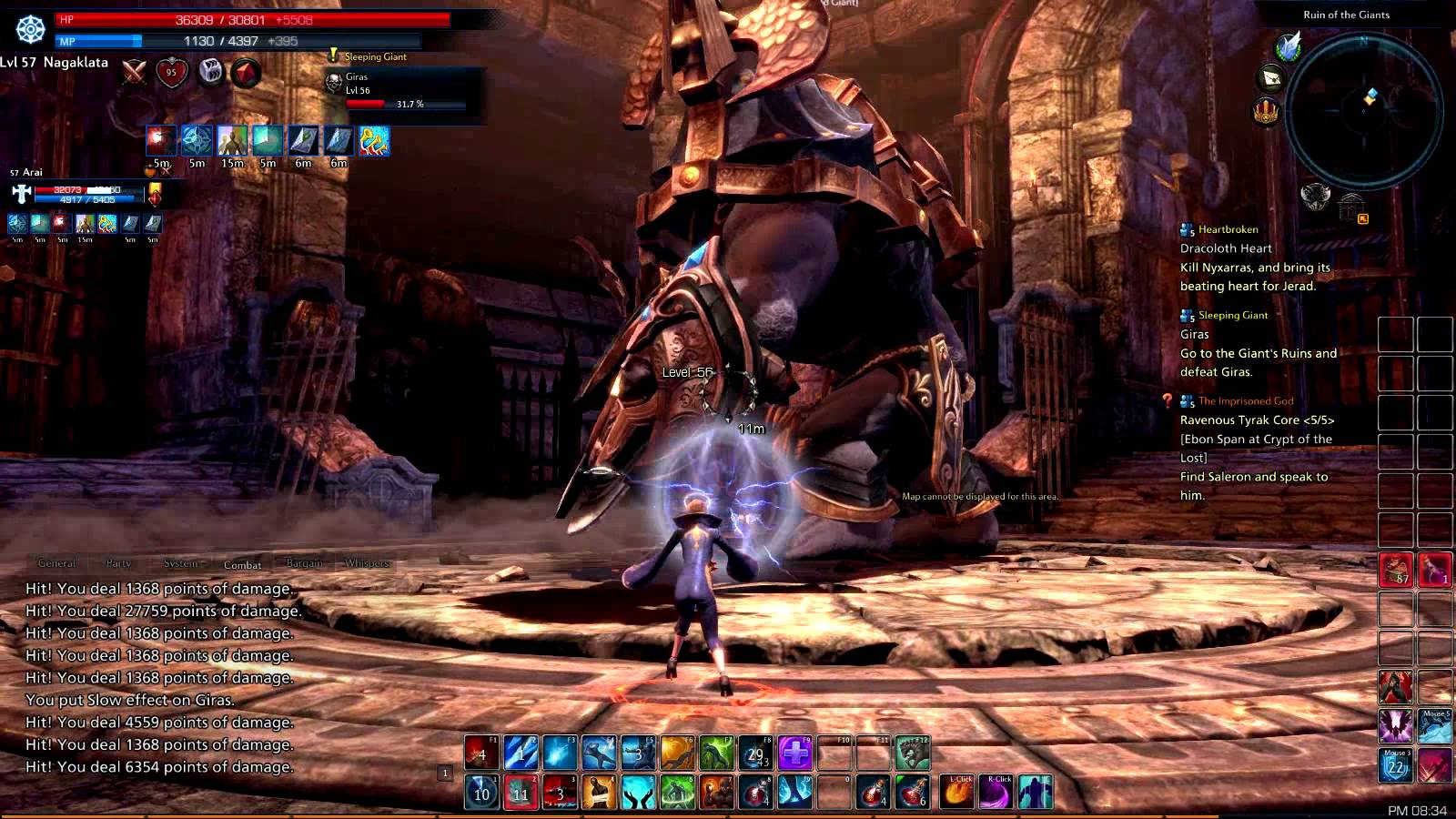Open the Sleeping Giant quest entry

(x=1232, y=315)
